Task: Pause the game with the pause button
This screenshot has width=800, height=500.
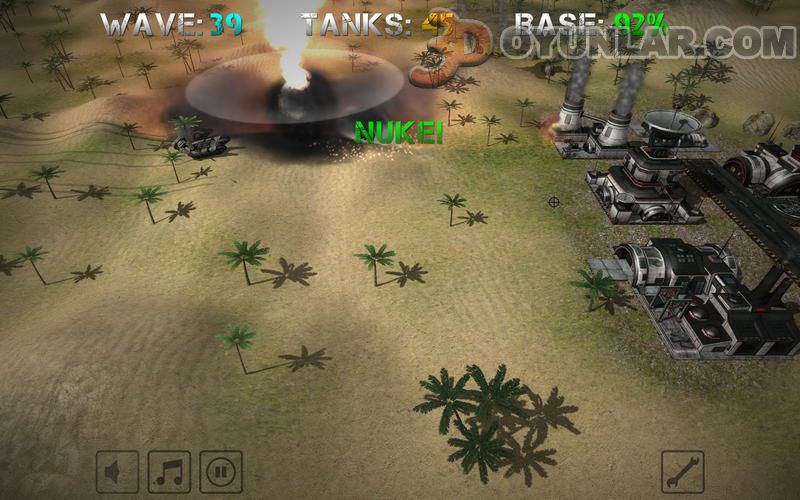Action: pos(221,471)
